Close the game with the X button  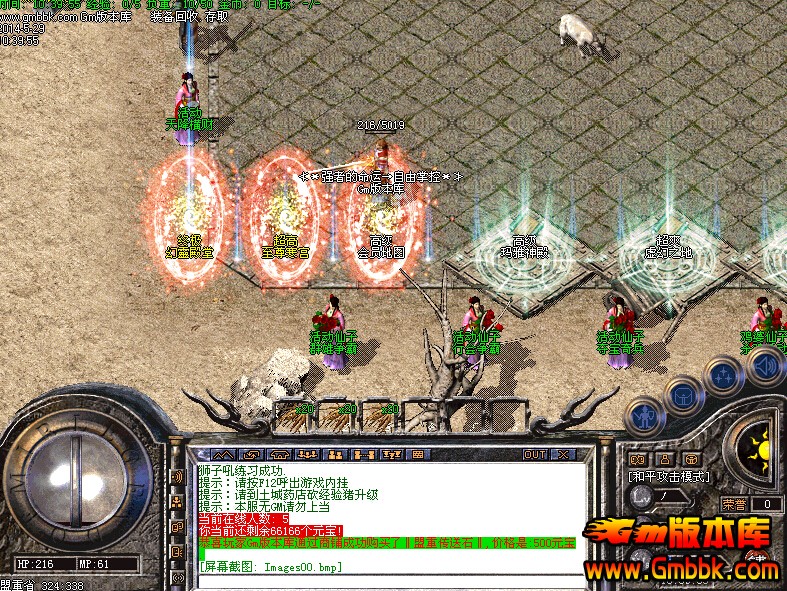(562, 454)
